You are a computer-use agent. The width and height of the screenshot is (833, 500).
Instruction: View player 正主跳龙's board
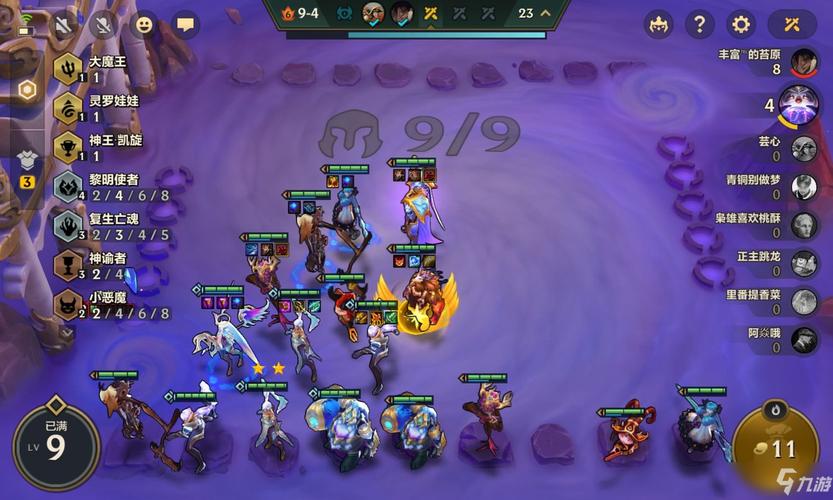coord(804,263)
